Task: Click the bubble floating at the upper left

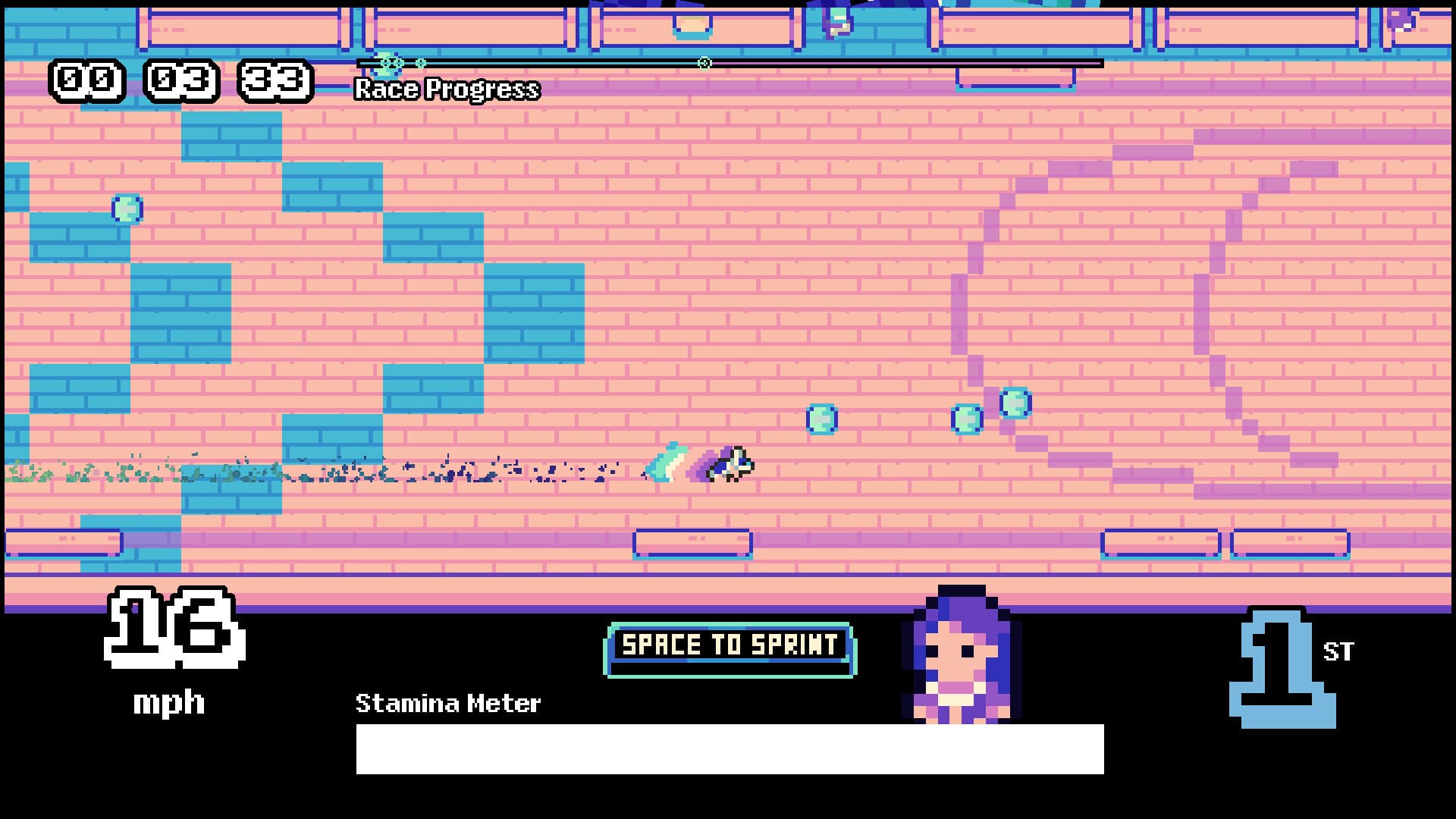Action: click(x=126, y=210)
